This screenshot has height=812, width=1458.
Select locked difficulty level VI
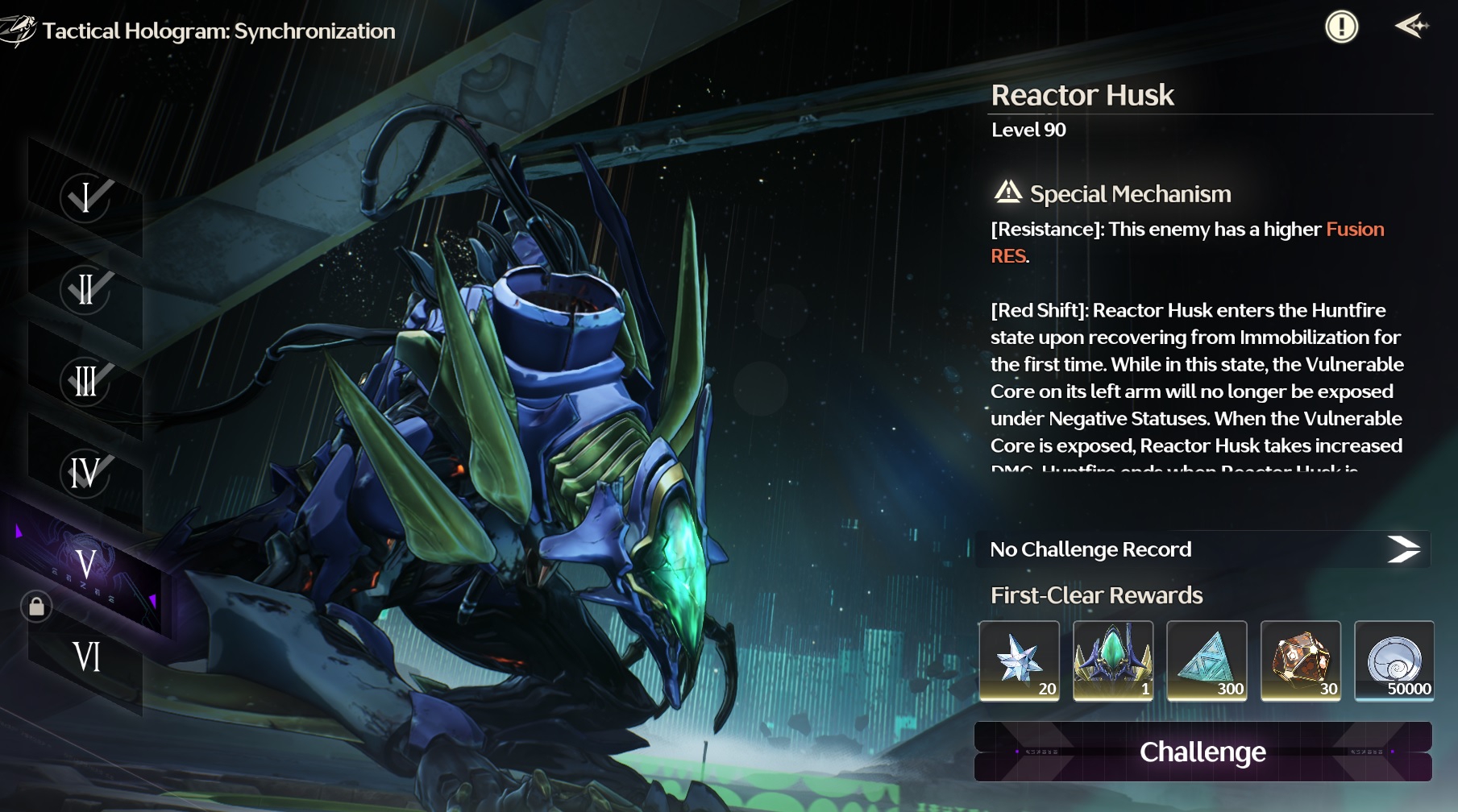point(86,657)
